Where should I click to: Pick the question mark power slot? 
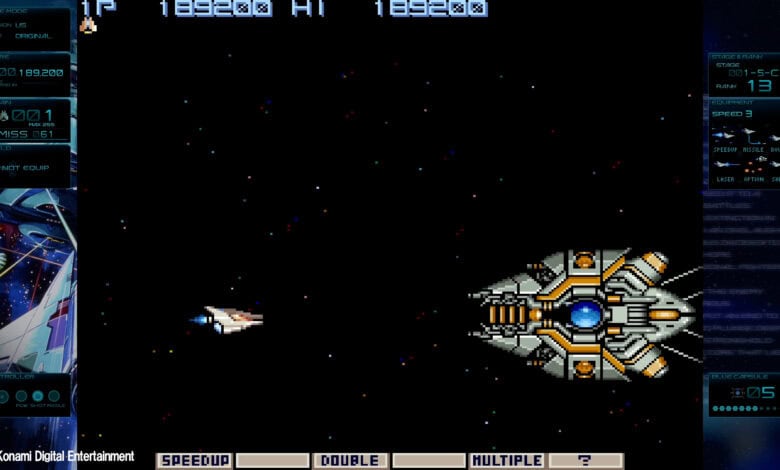[585, 461]
